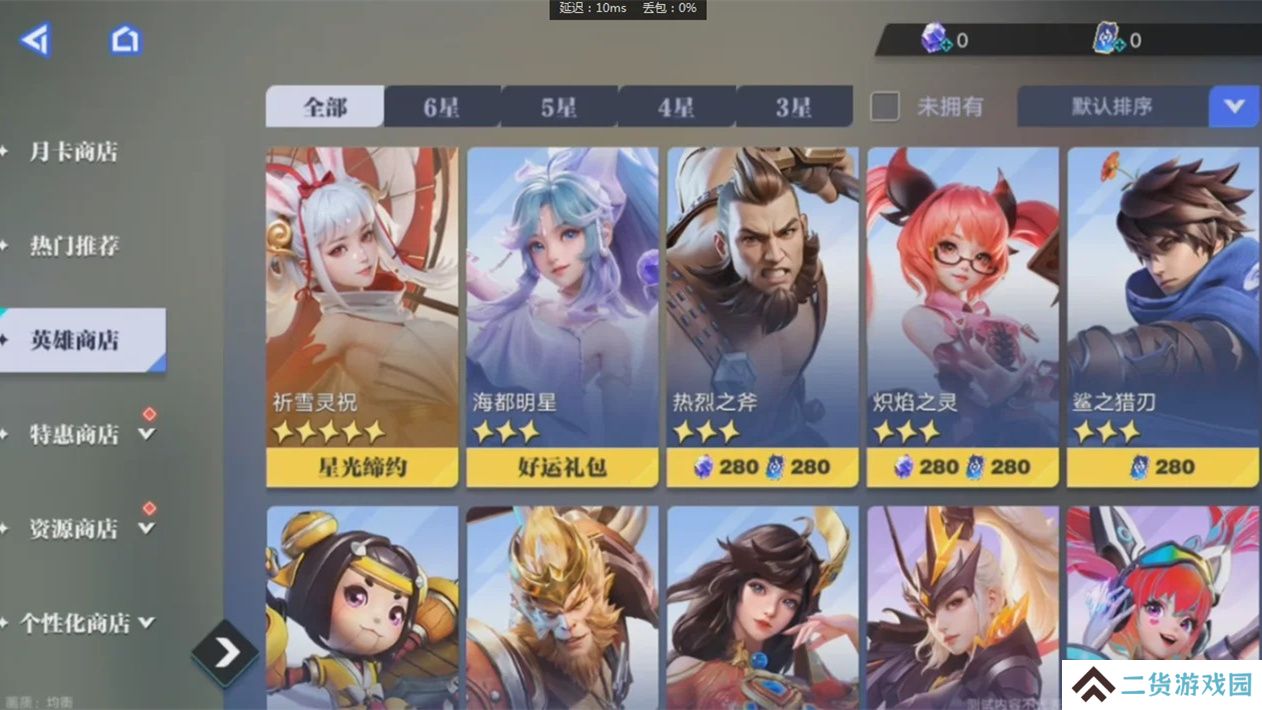Screen dimensions: 1262x710
Task: Open the 热门推荐 shop category
Action: pos(73,246)
